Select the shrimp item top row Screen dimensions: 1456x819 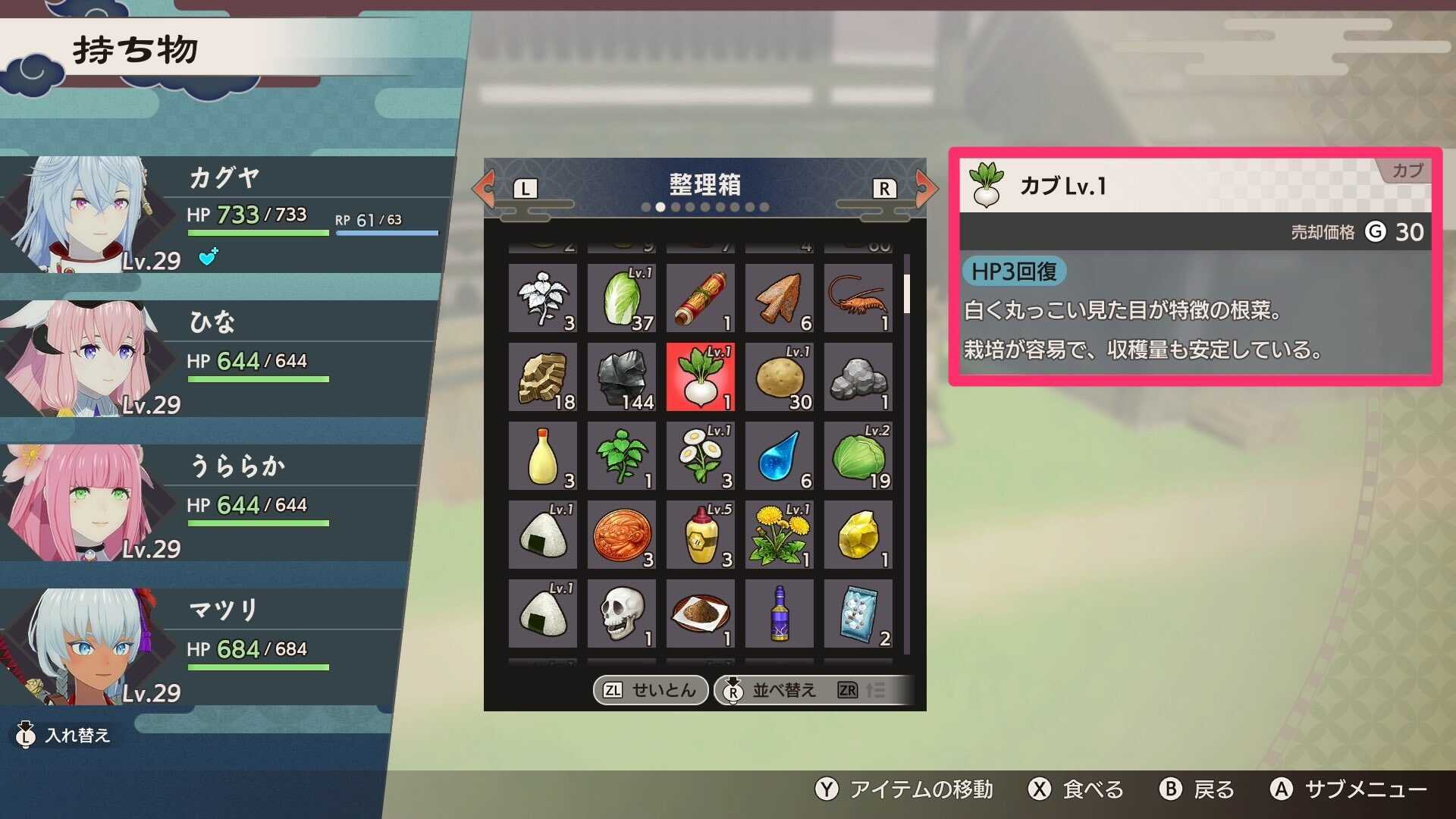pyautogui.click(x=857, y=299)
